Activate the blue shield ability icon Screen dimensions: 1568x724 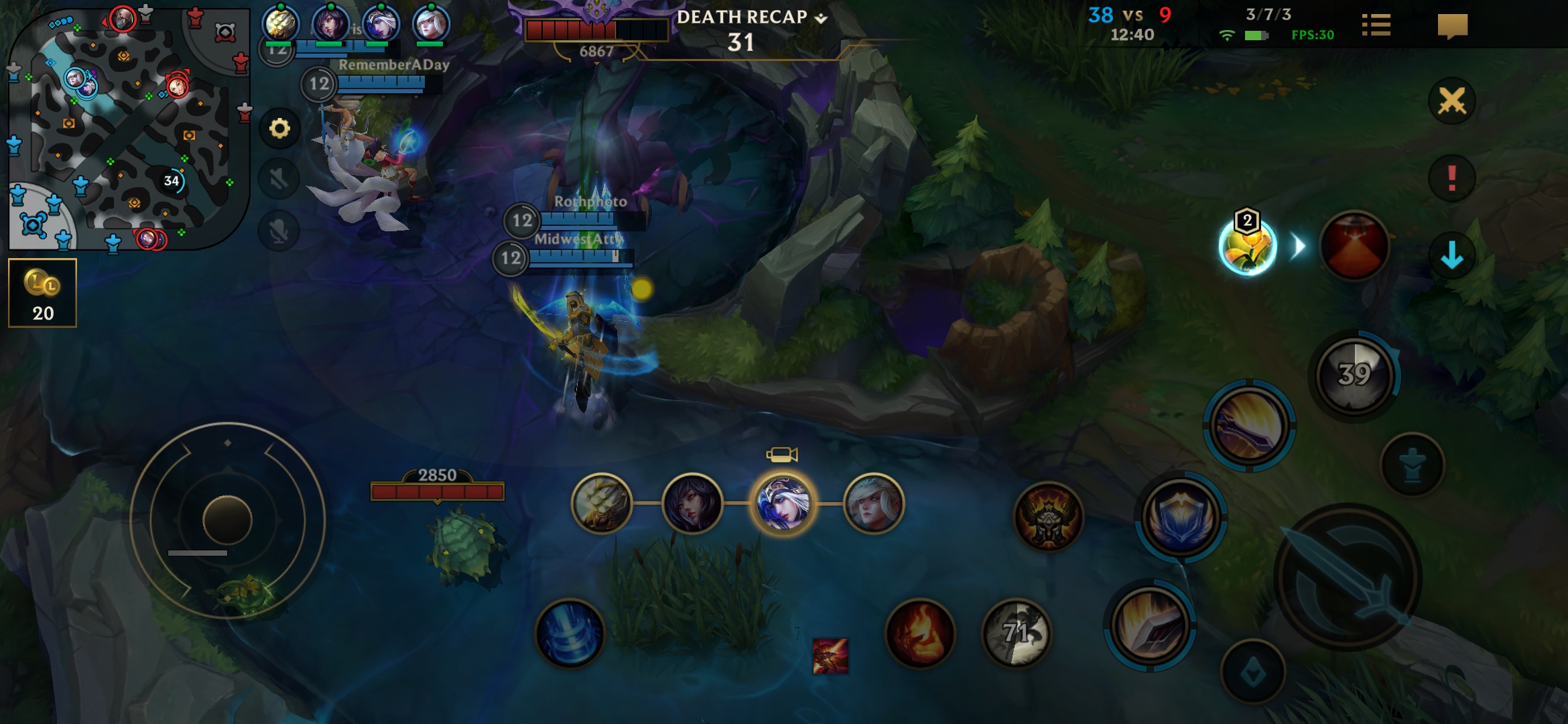click(x=1181, y=517)
